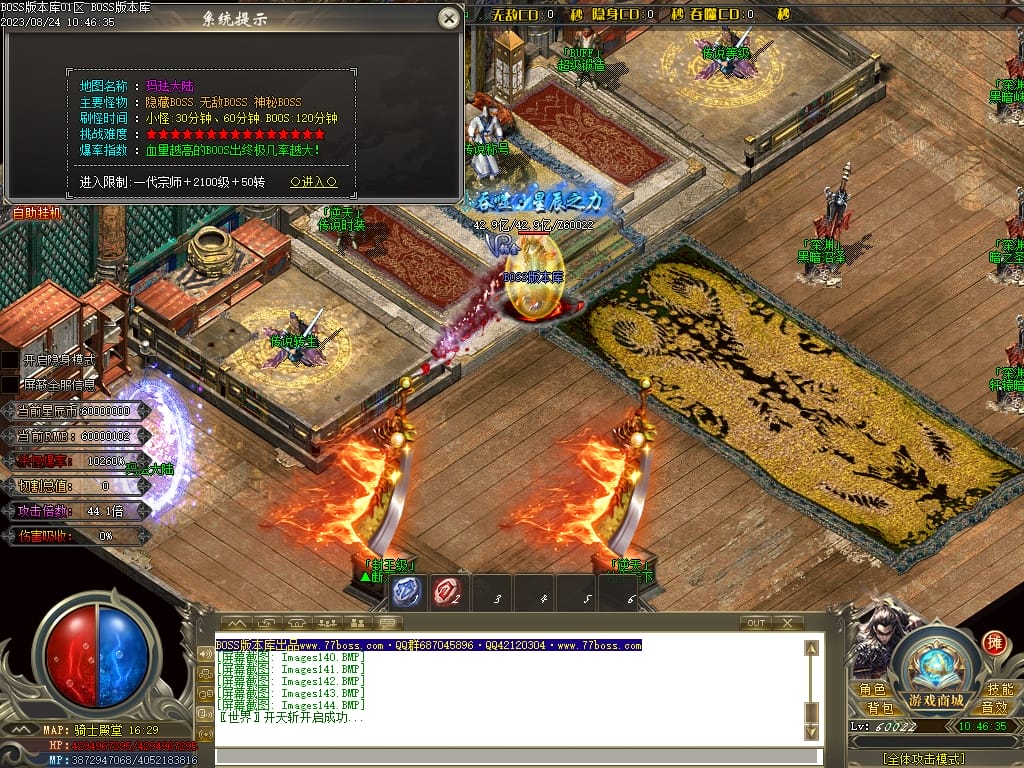Click the X button next to OUT
Screen dimensions: 1024x768
787,623
